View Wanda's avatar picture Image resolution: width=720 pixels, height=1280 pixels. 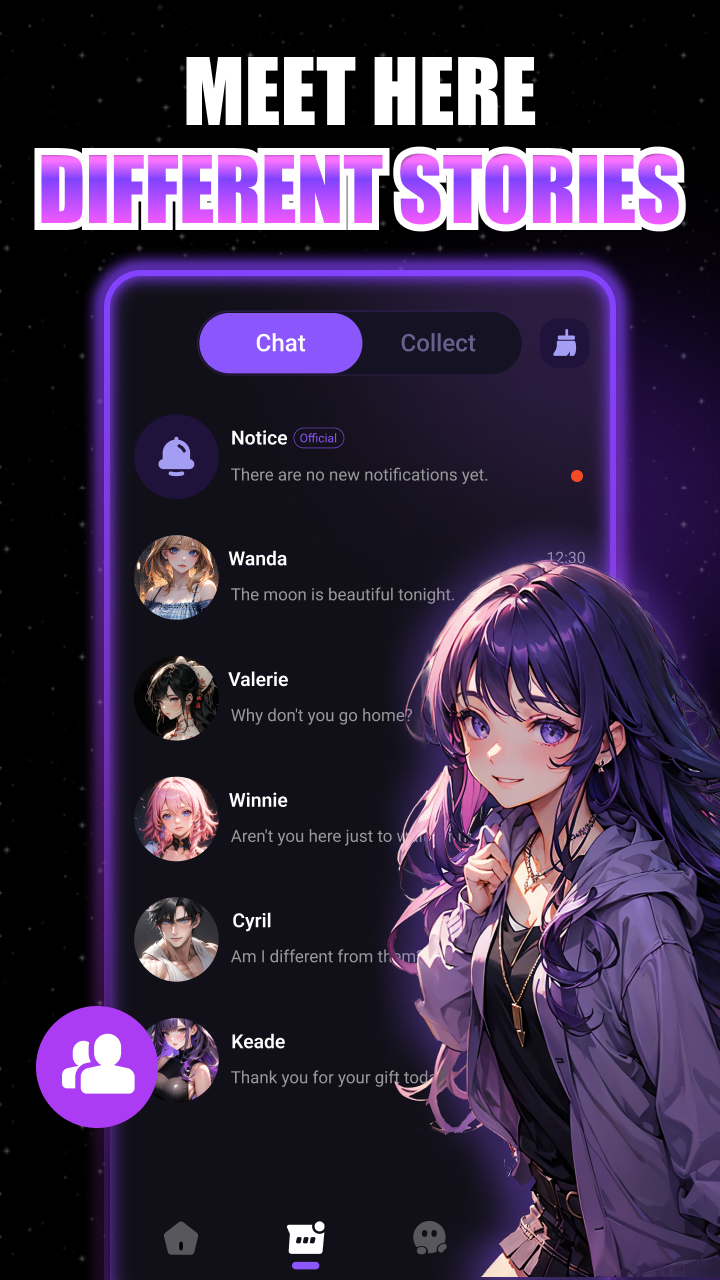point(176,577)
